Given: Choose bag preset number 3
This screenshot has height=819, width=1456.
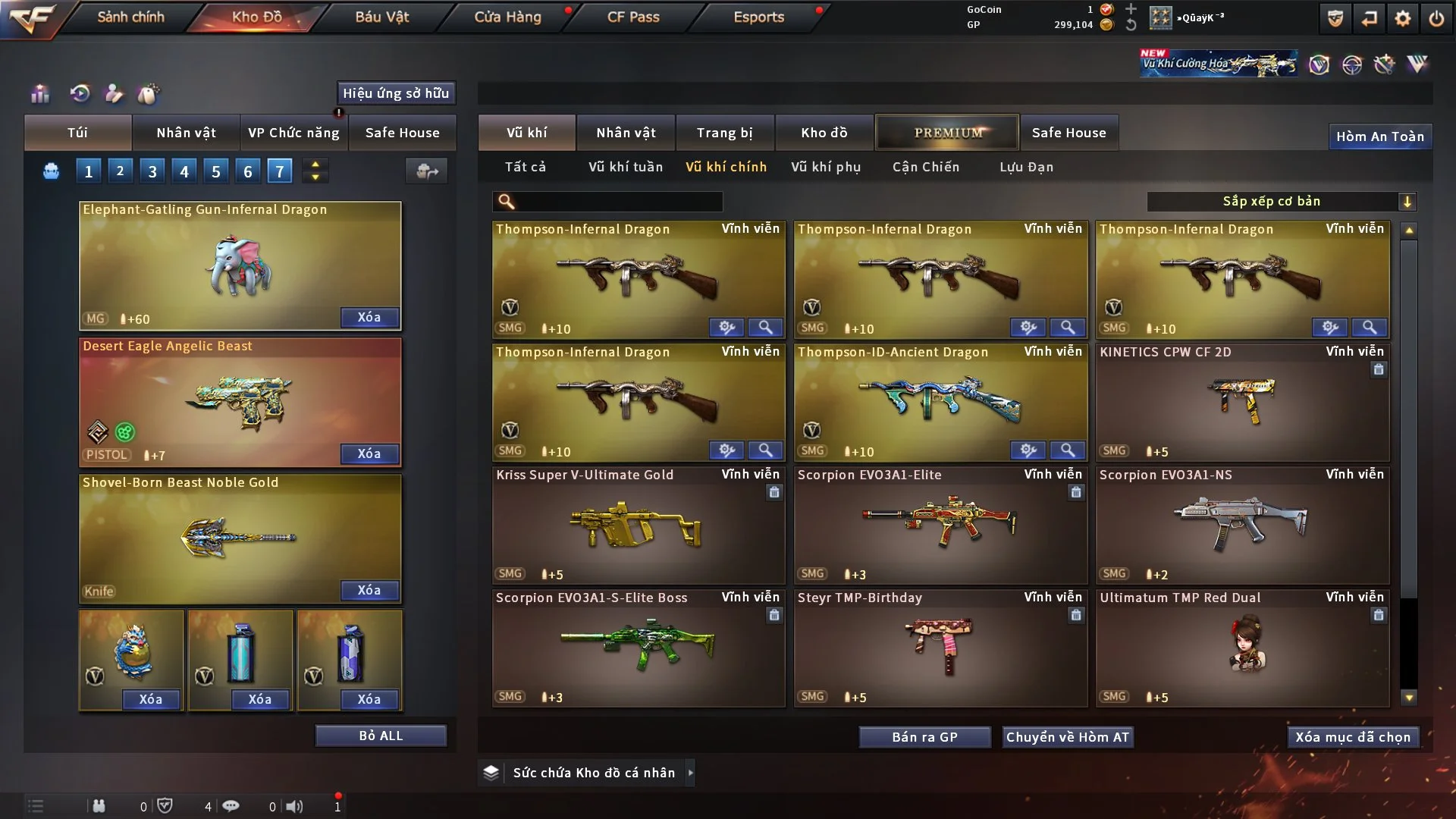Looking at the screenshot, I should [x=152, y=171].
